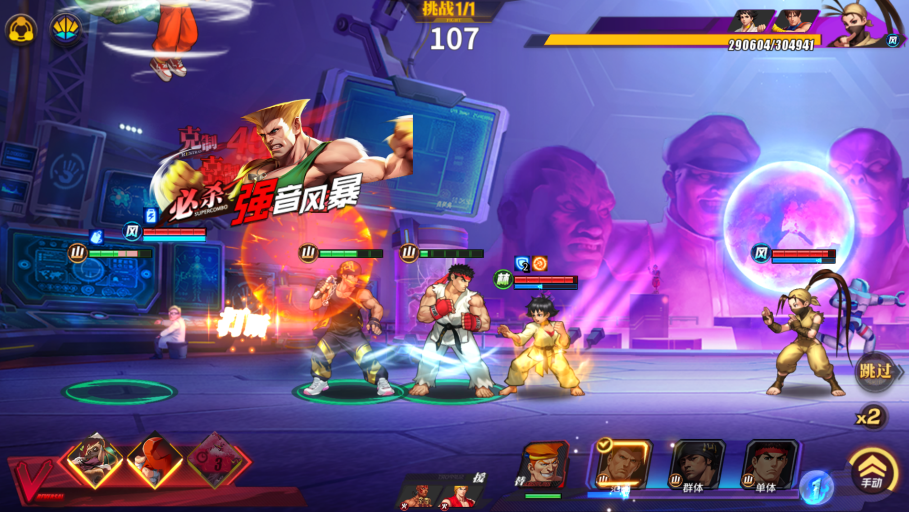Open the yellow trefoil icon at top-left
Image resolution: width=909 pixels, height=512 pixels.
(x=22, y=29)
